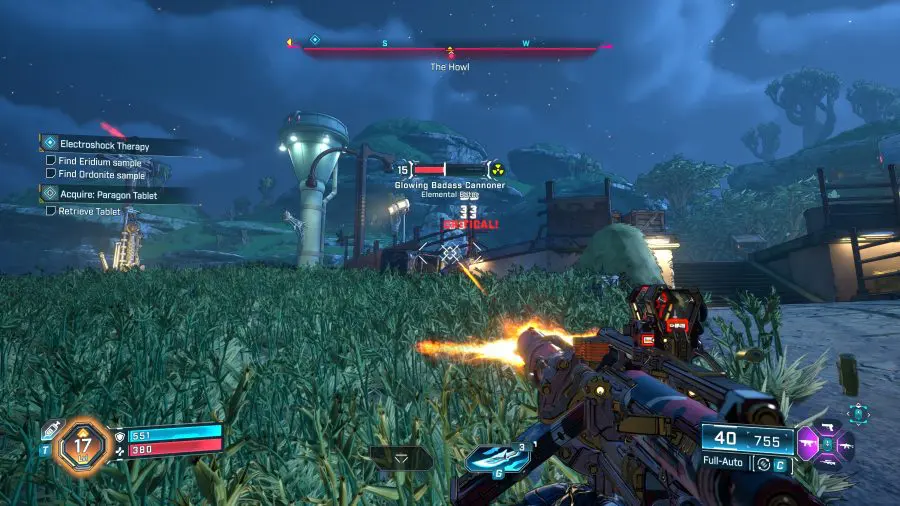
Task: Click the Retrieve Tablet objective
Action: 90,211
